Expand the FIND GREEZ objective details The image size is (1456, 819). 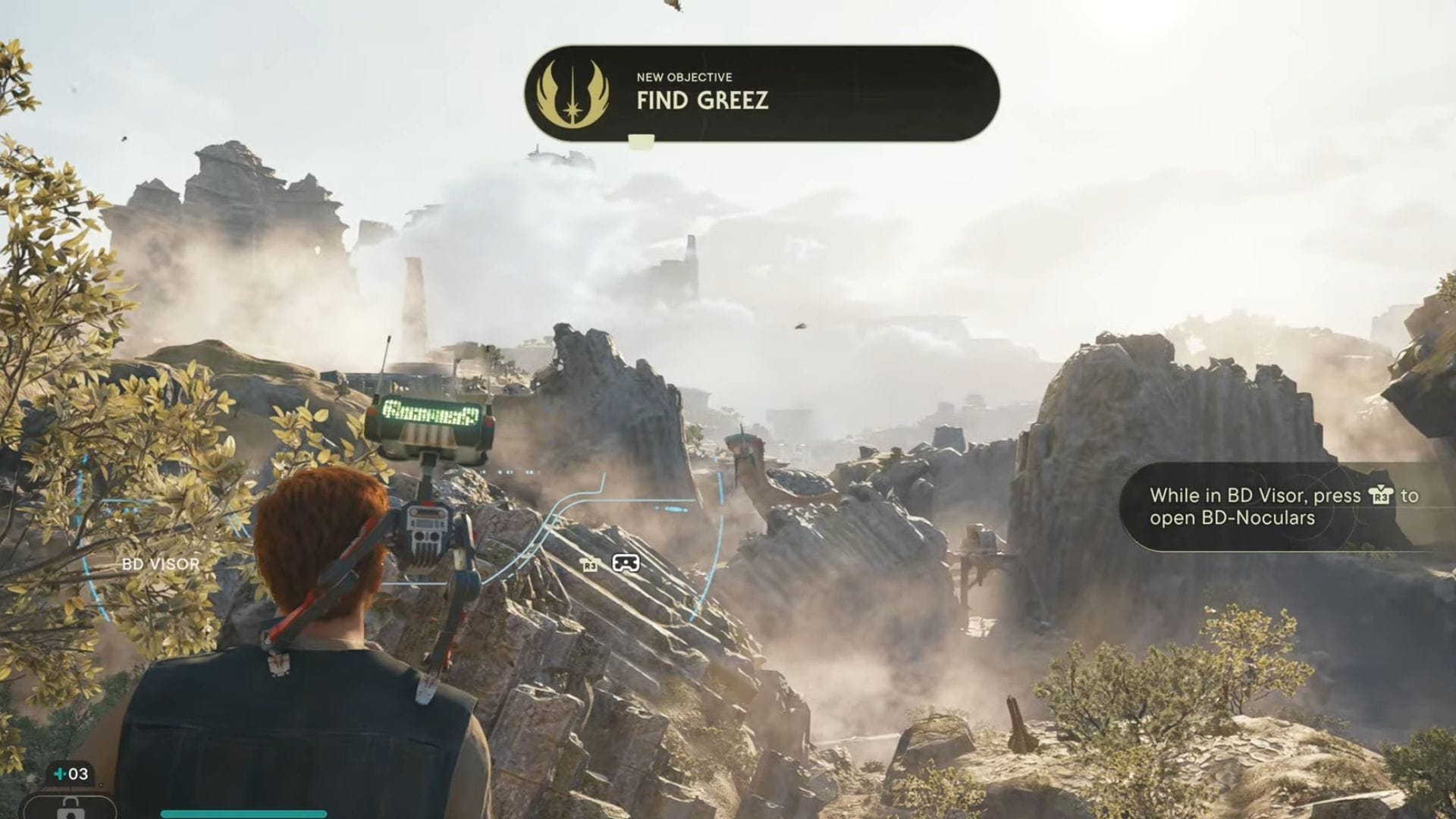click(701, 100)
